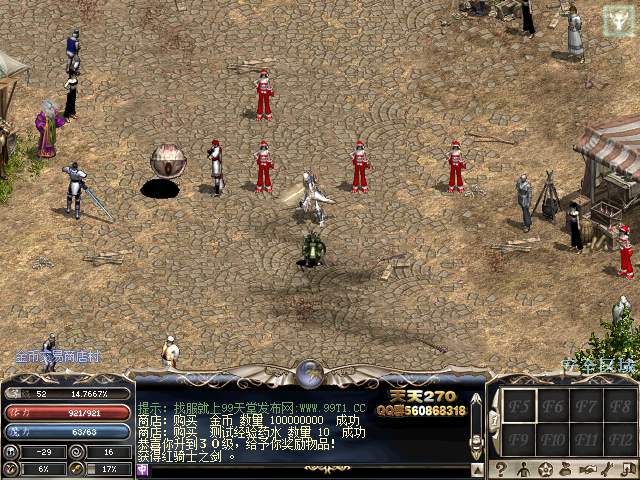Open the skills pentagram icon
Screen dimensions: 640x480
click(545, 469)
